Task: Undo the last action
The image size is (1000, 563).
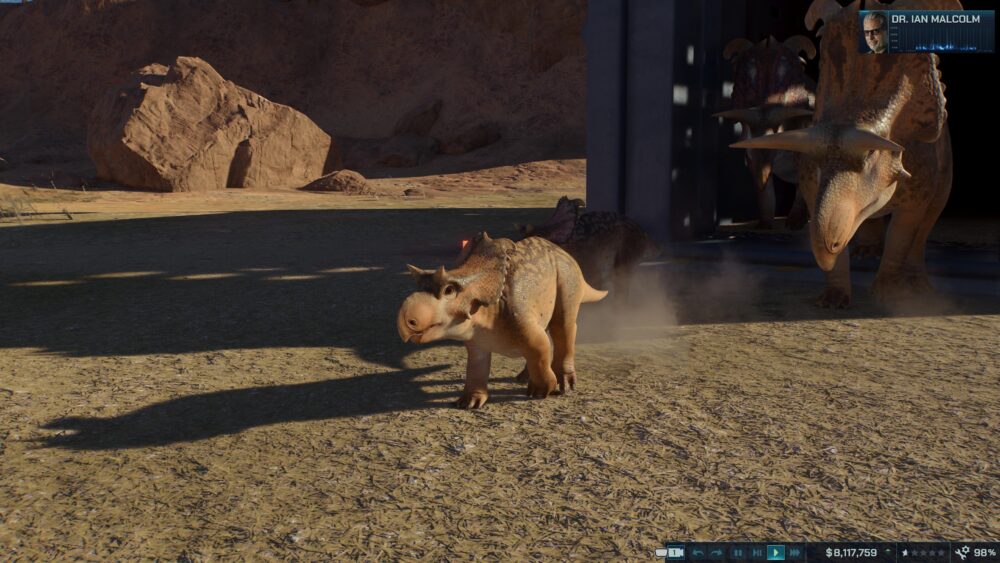Action: 698,553
